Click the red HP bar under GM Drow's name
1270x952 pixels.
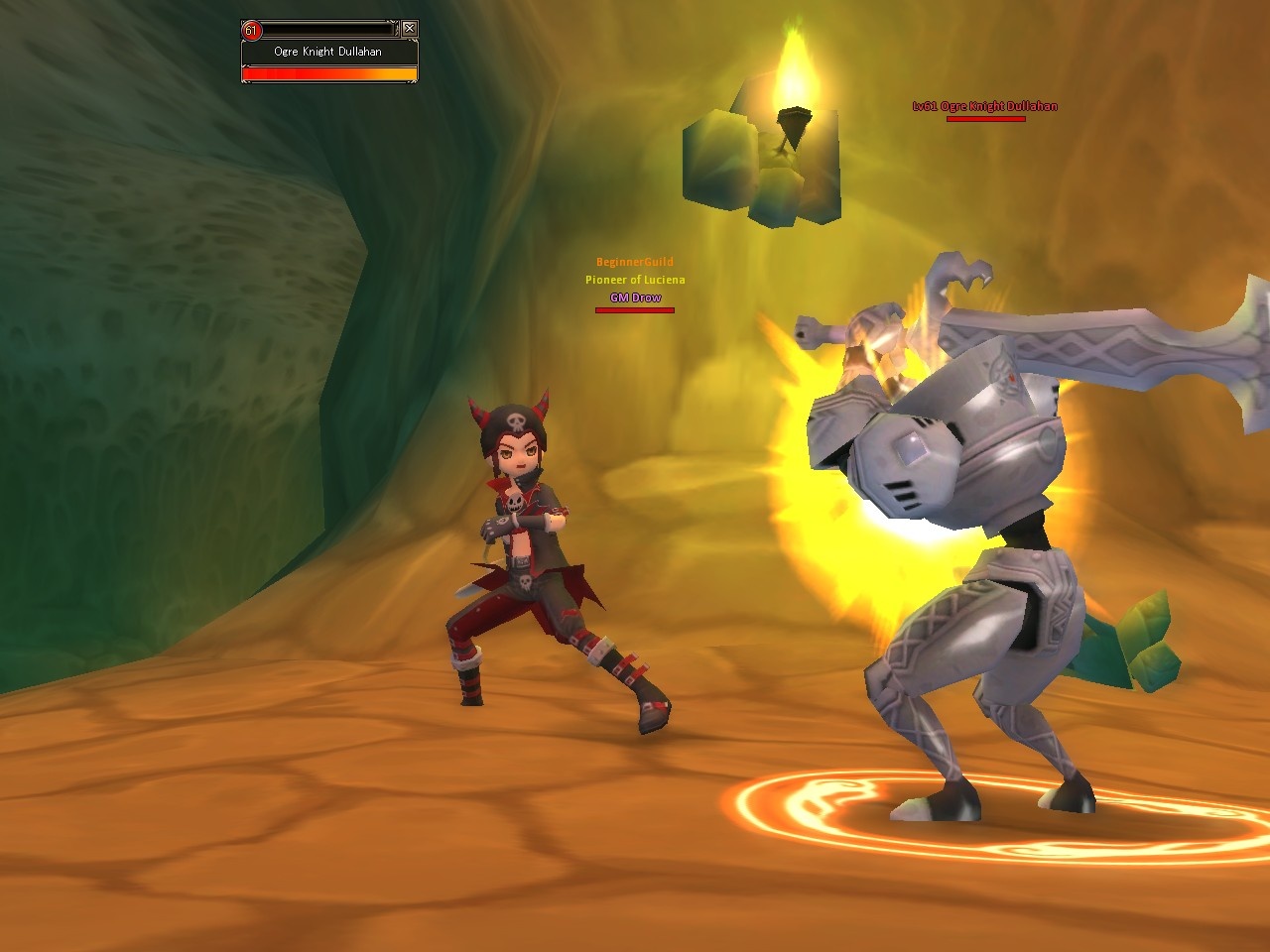click(x=633, y=308)
